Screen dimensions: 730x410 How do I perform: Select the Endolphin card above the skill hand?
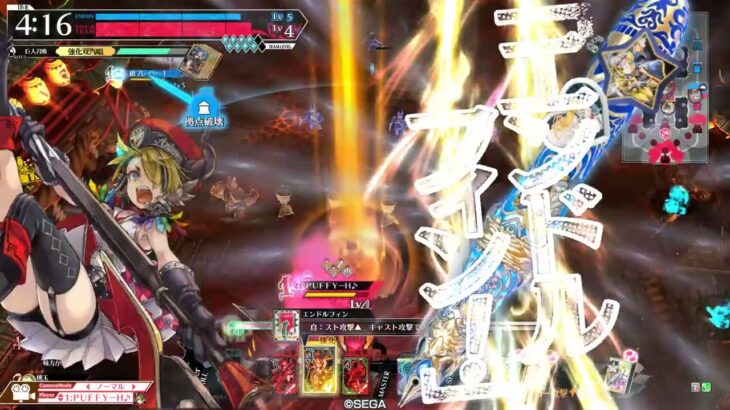click(287, 325)
